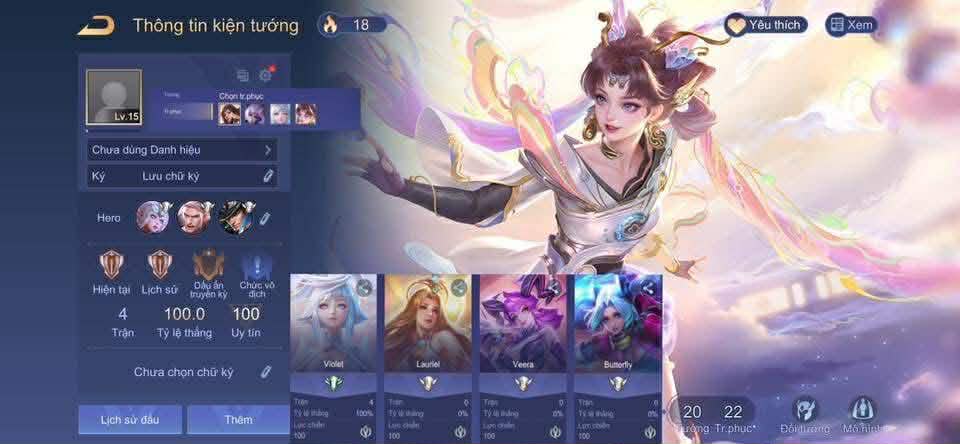Open the Chưa dùng Danh hiệu title row
Image resolution: width=960 pixels, height=444 pixels.
182,150
